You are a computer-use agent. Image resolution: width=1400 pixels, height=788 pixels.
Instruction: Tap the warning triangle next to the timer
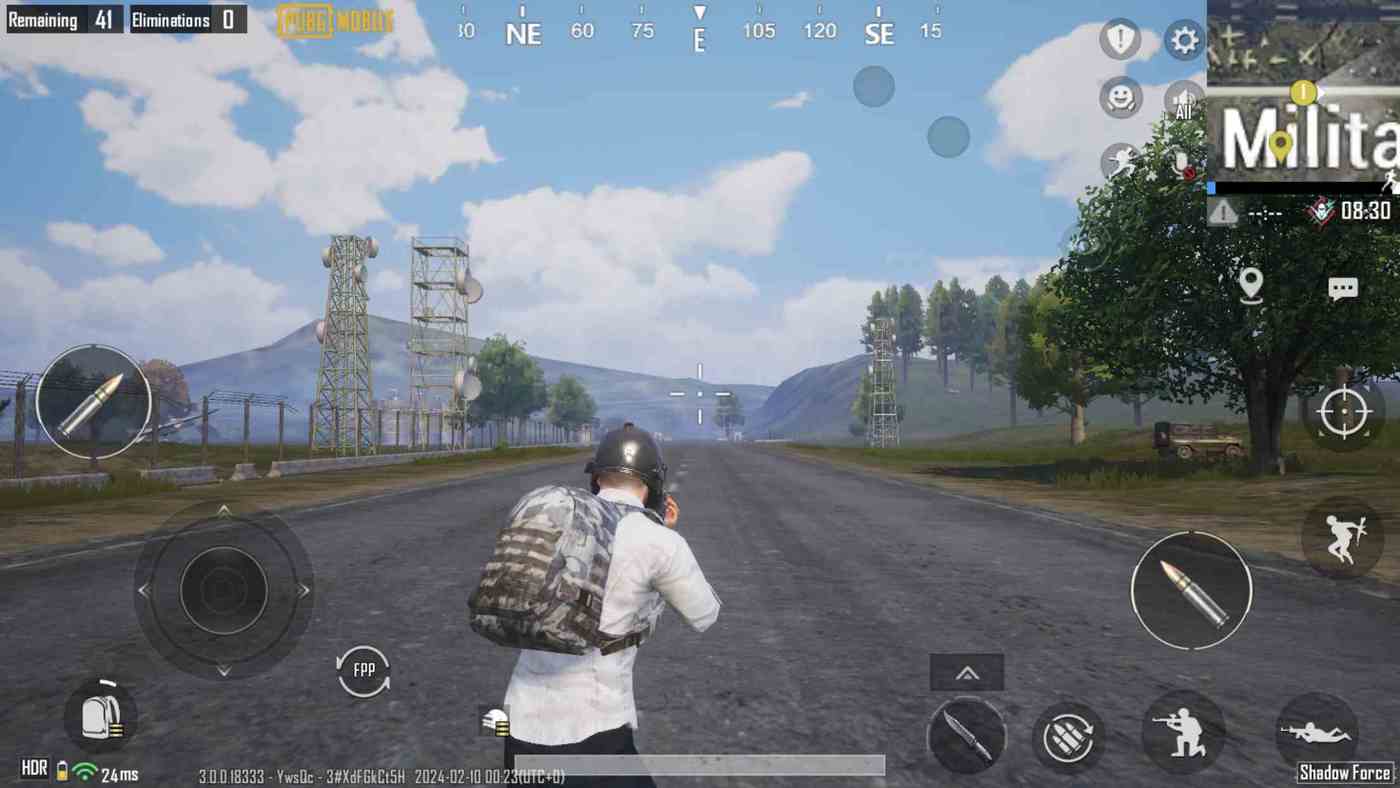[1222, 212]
